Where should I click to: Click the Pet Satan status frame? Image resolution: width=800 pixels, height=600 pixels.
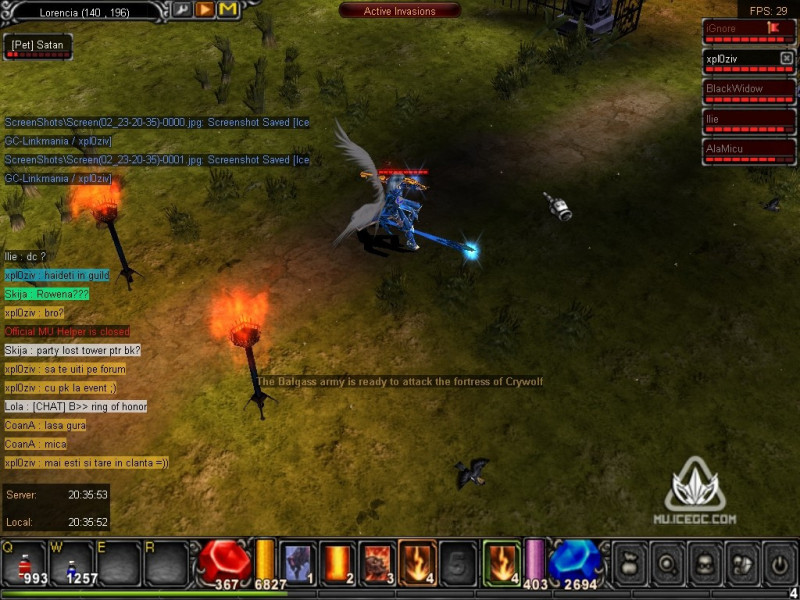[37, 47]
